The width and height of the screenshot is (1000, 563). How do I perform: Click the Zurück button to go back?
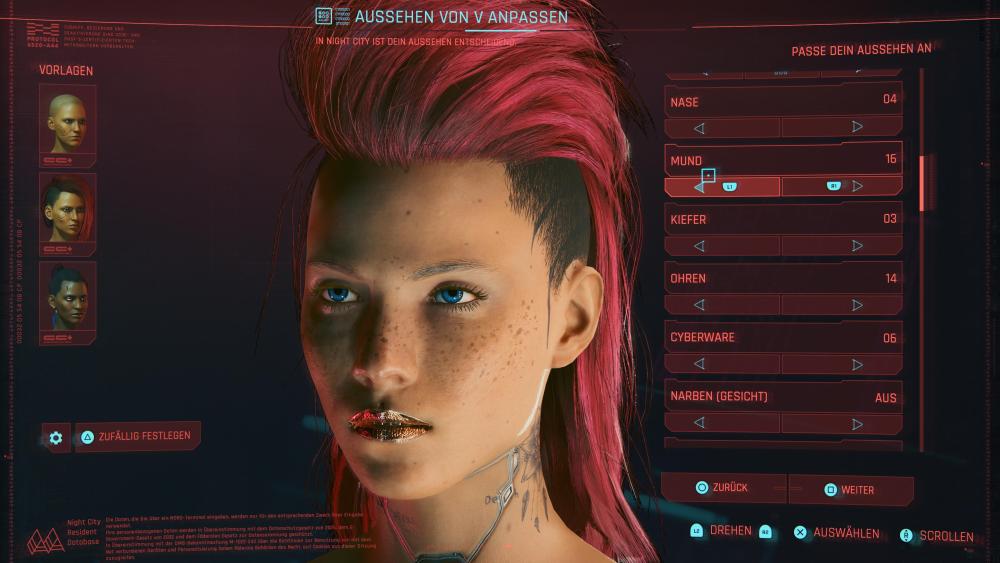tap(724, 488)
